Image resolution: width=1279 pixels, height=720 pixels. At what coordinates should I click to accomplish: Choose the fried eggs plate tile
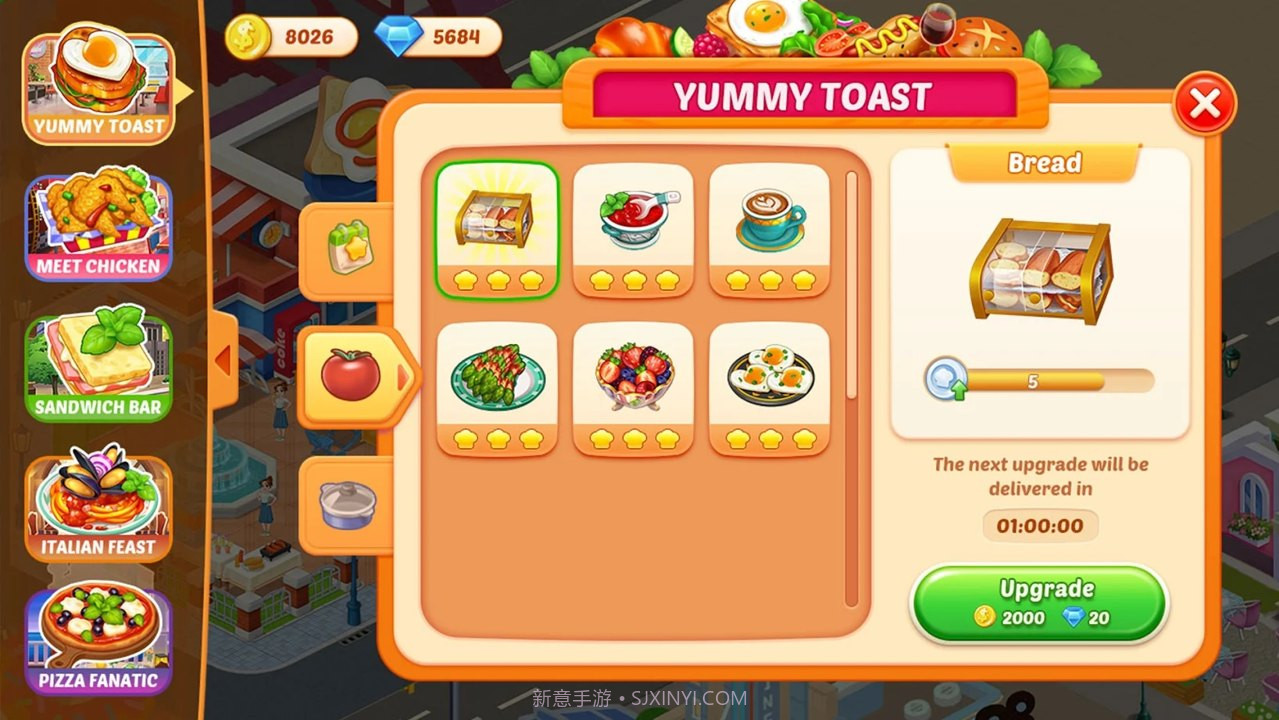[769, 388]
